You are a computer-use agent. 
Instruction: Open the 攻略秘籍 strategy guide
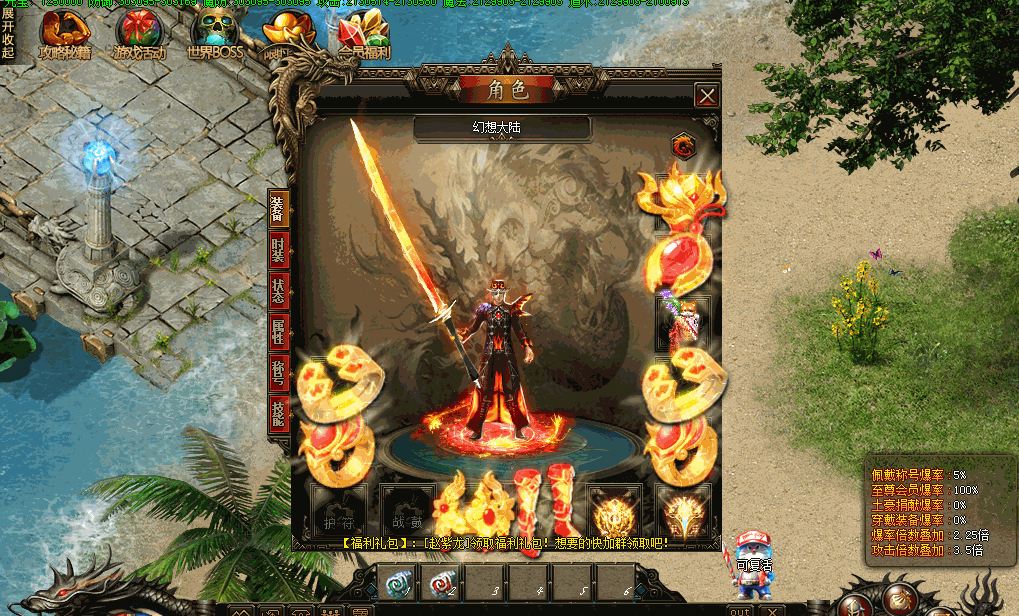[x=65, y=34]
